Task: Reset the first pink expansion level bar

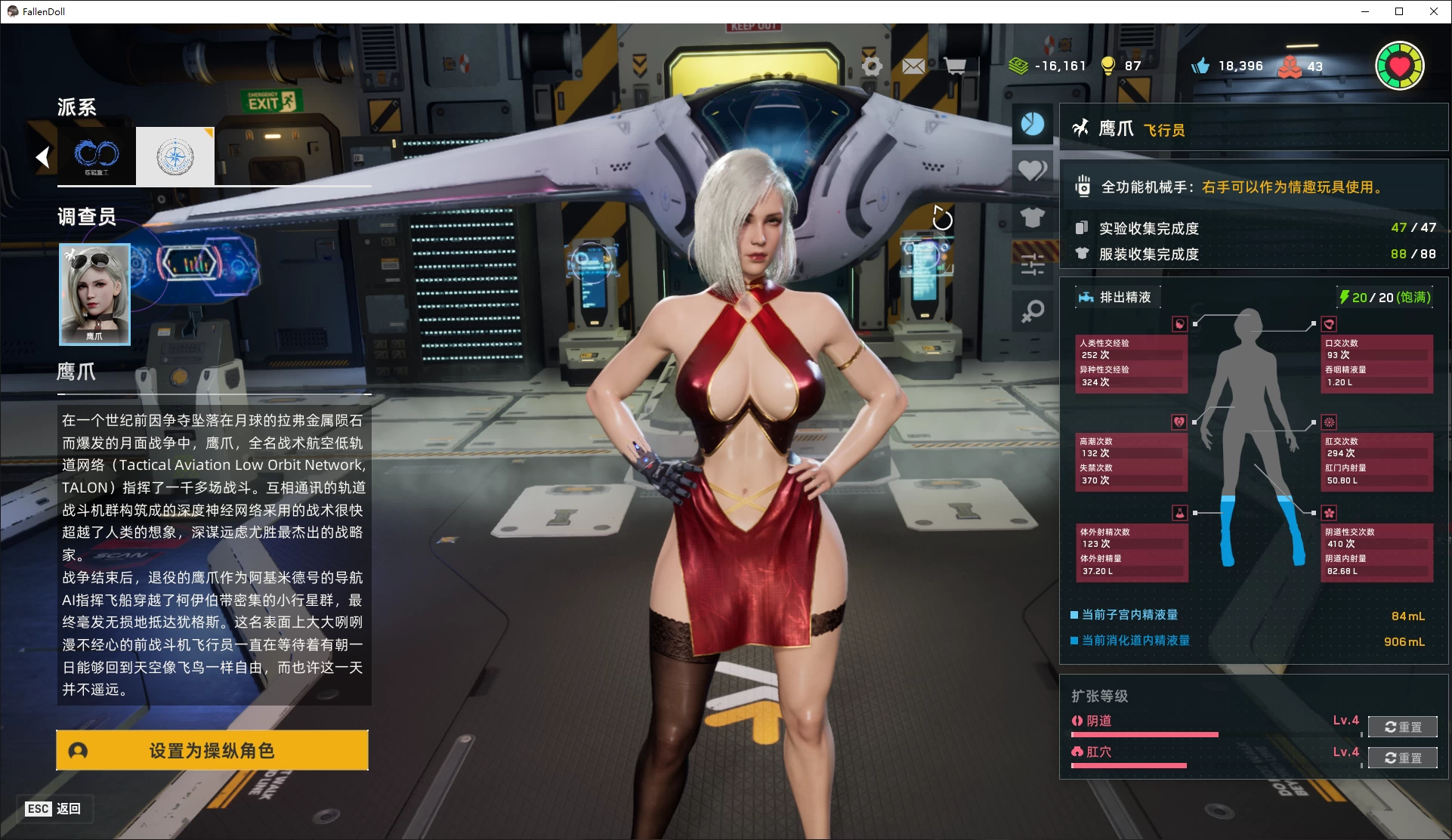Action: pos(1402,727)
